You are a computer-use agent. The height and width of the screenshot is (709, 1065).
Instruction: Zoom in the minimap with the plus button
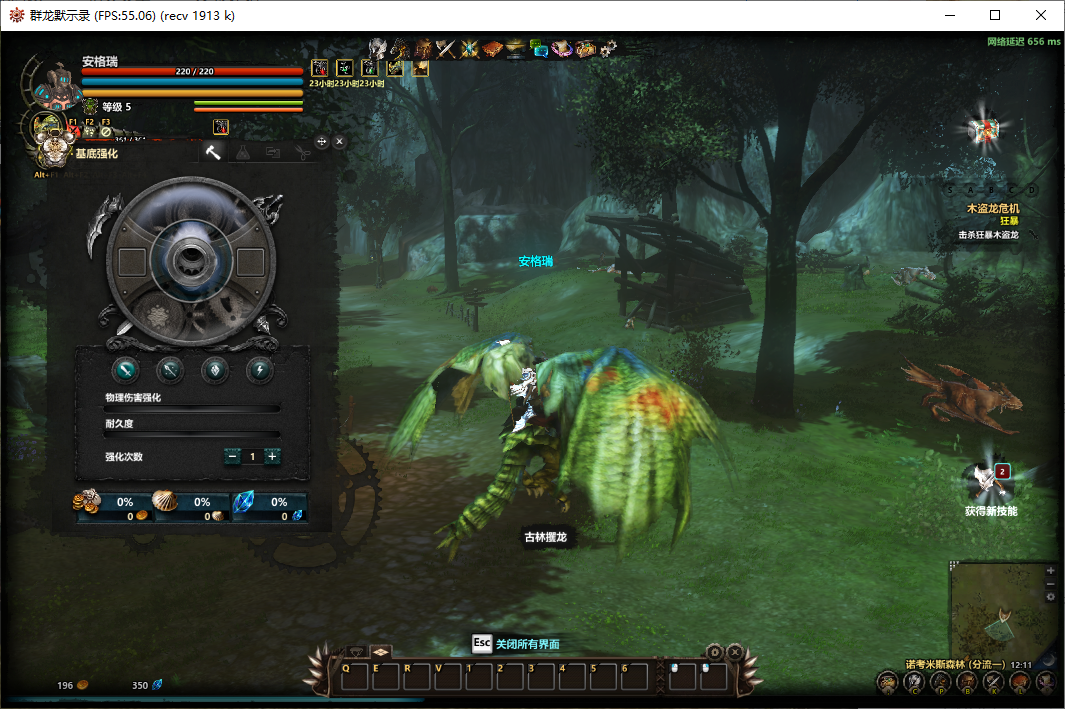[1050, 570]
